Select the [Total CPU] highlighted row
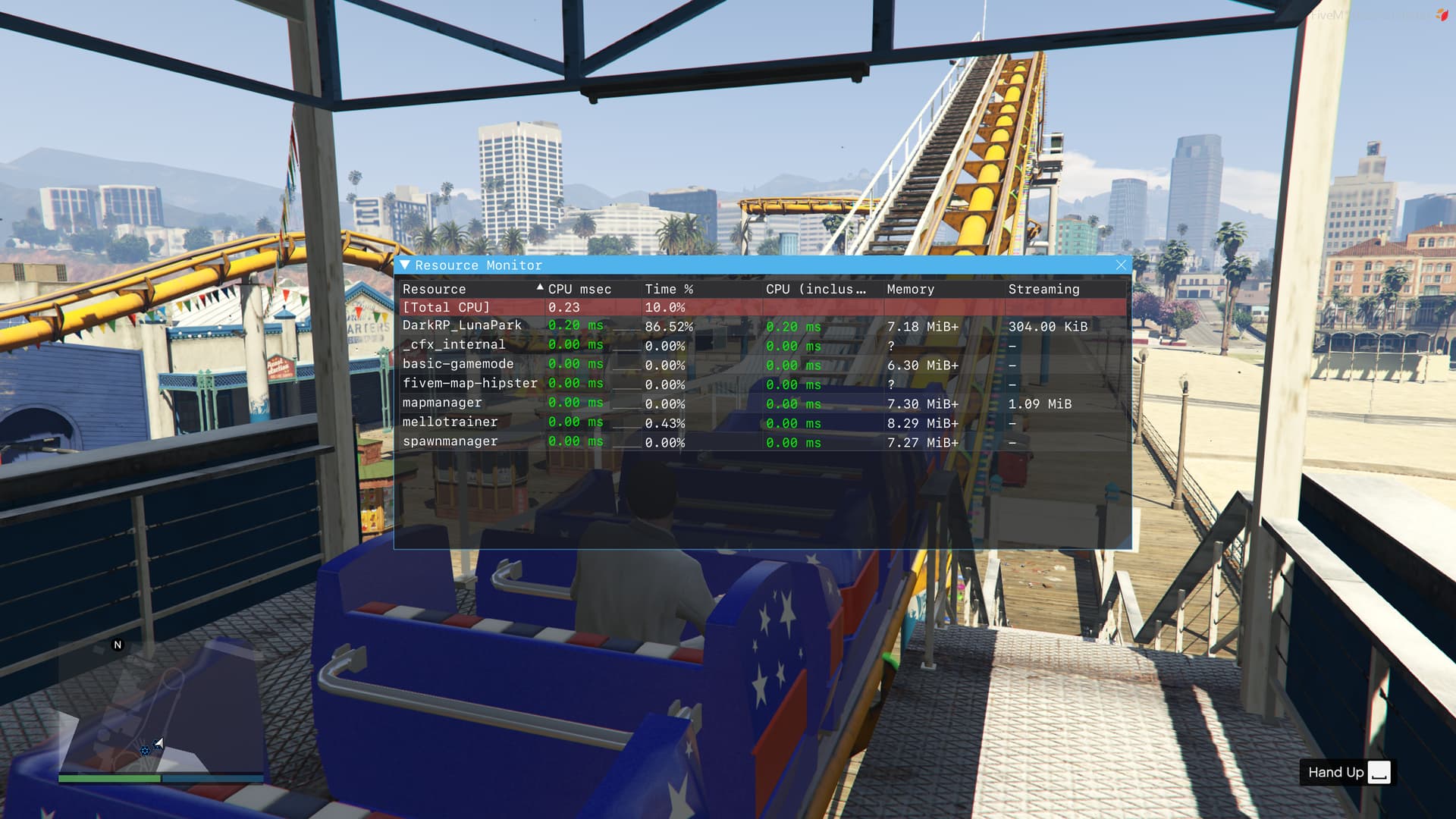 [x=447, y=307]
